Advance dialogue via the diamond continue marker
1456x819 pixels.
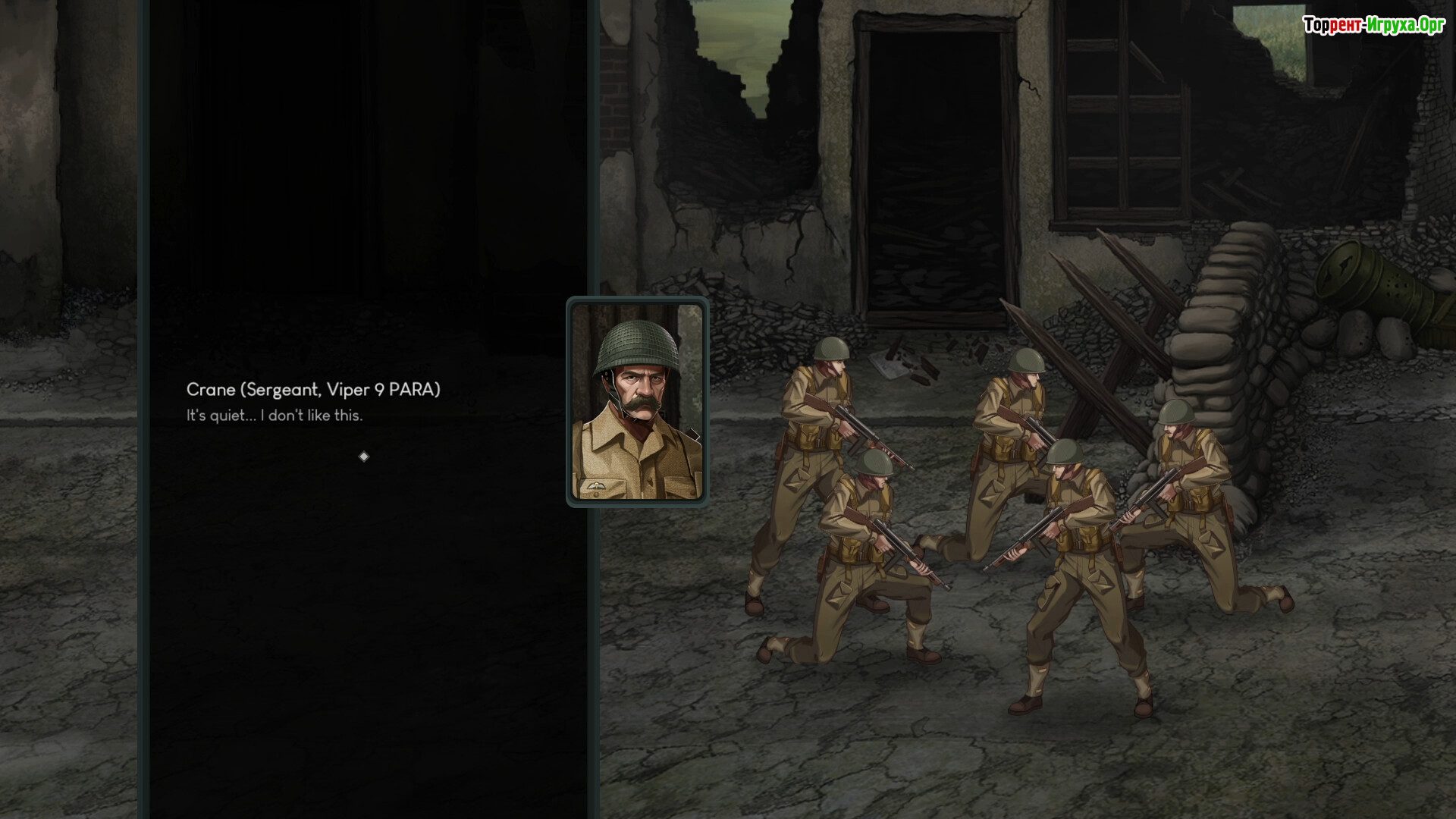pyautogui.click(x=364, y=457)
